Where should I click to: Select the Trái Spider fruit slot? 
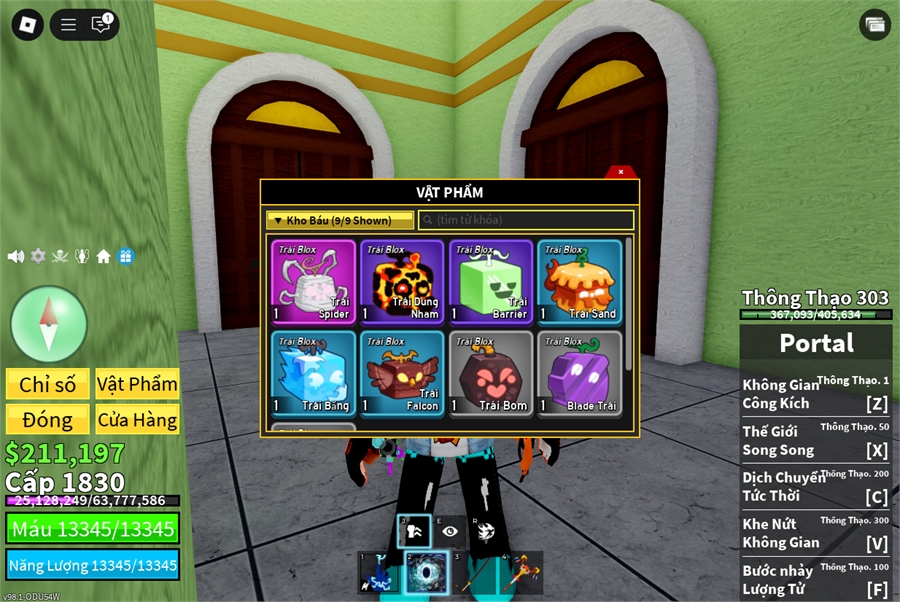pos(313,282)
